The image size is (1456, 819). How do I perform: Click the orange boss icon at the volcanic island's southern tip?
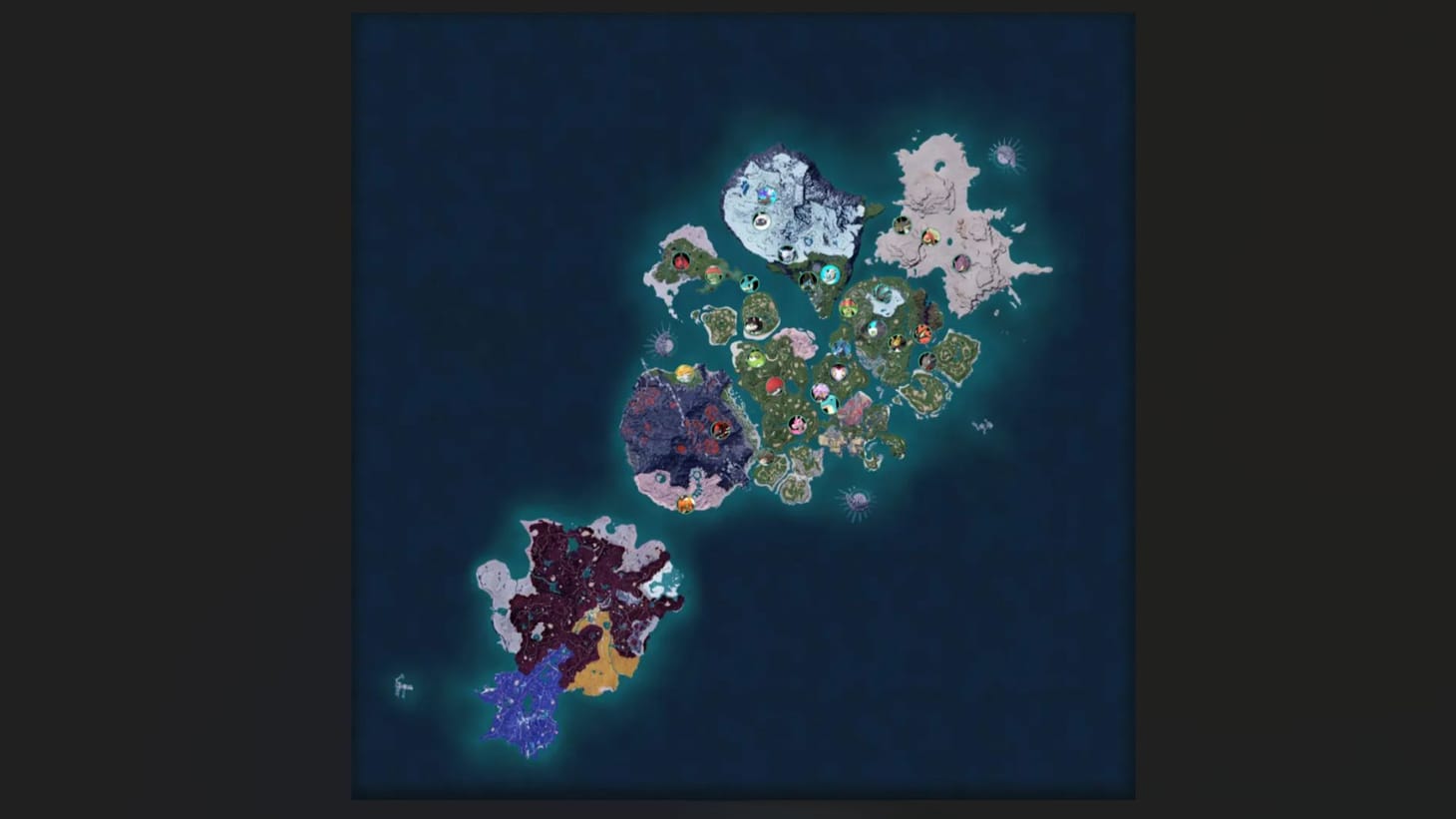(685, 503)
